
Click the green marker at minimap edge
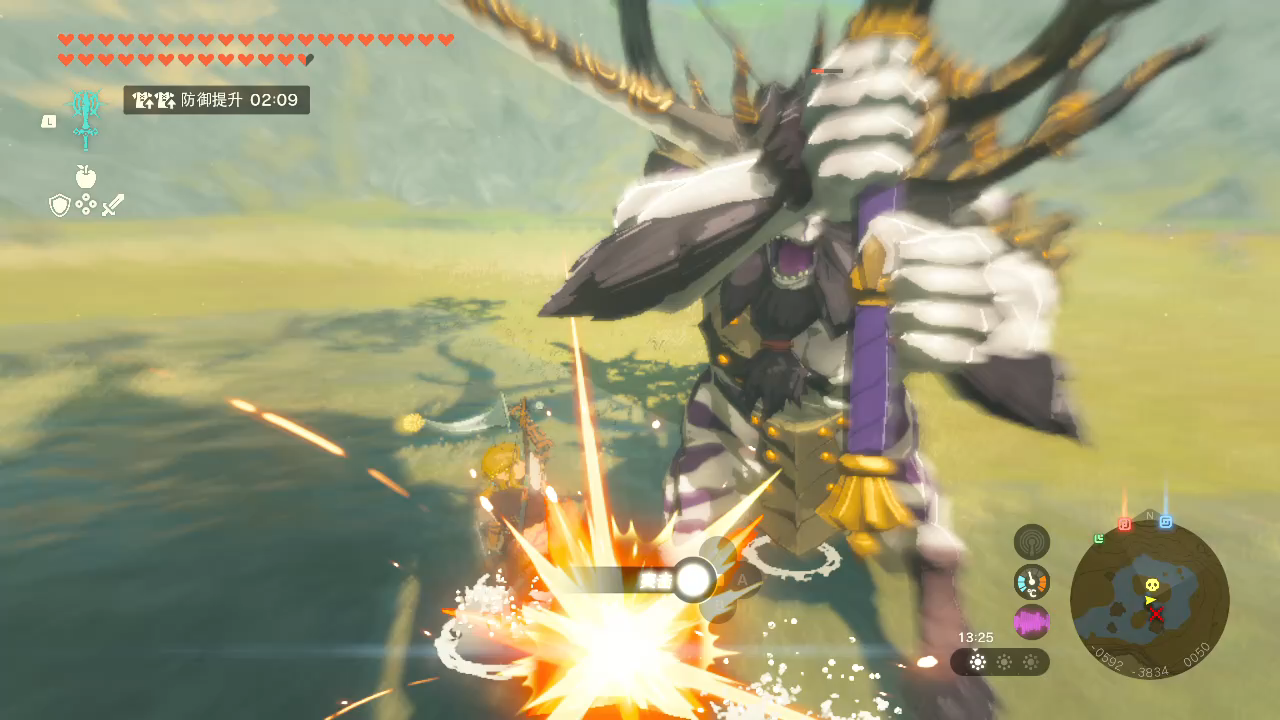(1099, 539)
